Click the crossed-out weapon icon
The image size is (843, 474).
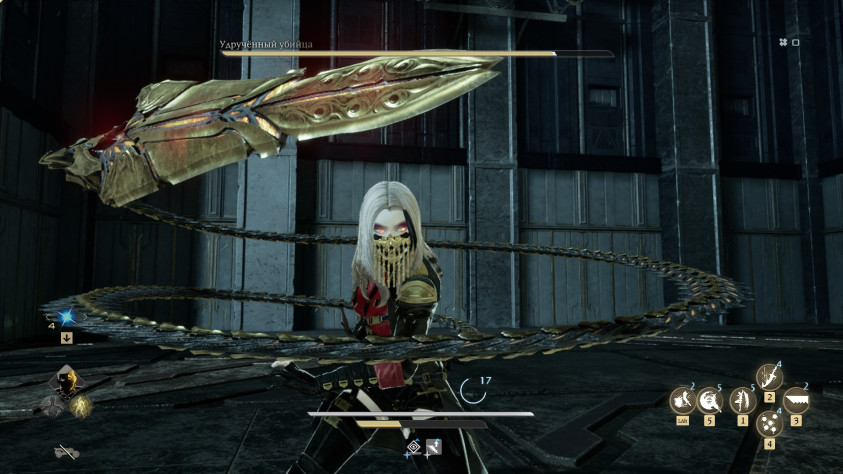coord(66,452)
